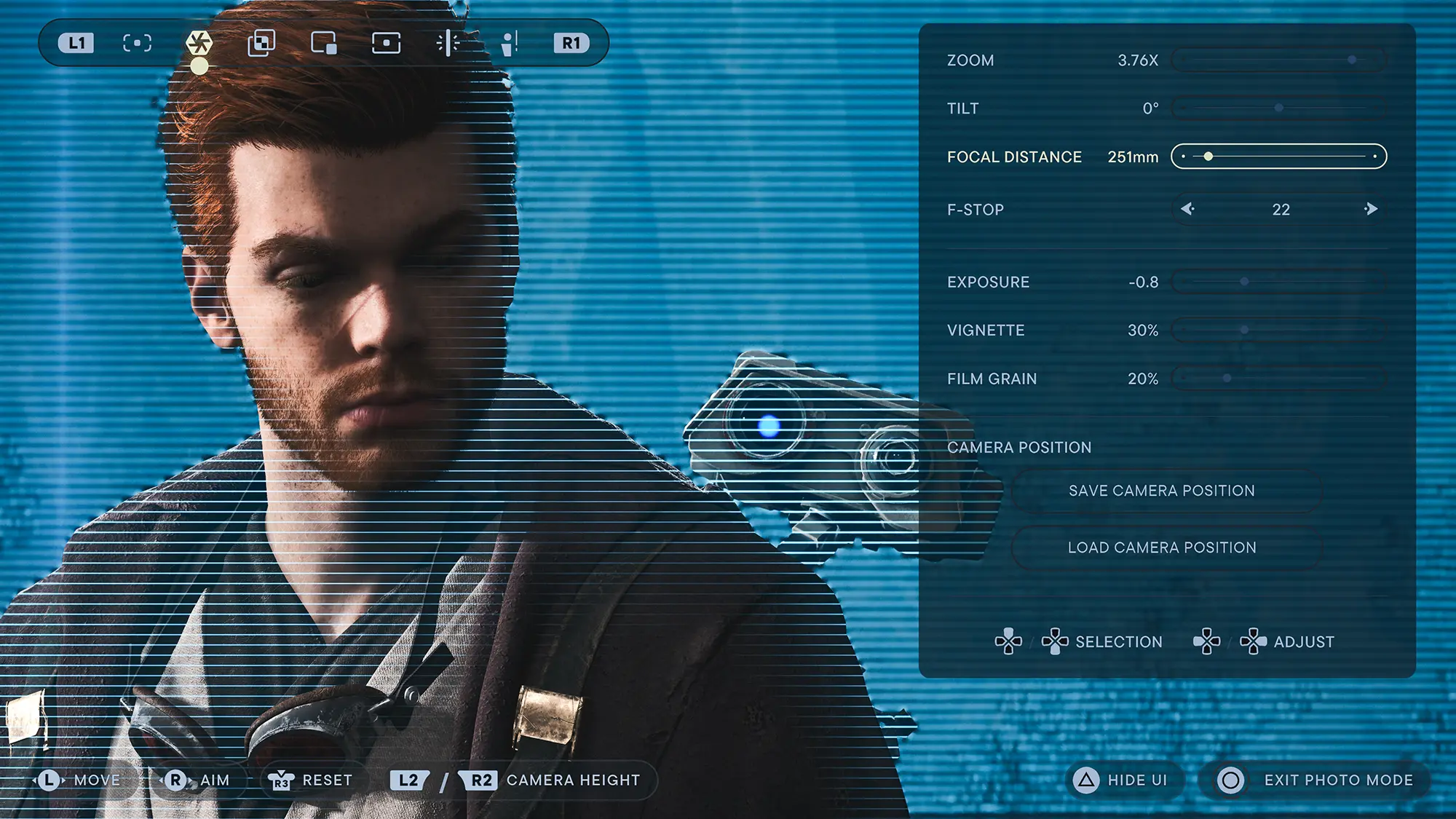1456x819 pixels.
Task: Save the camera position
Action: 1162,491
